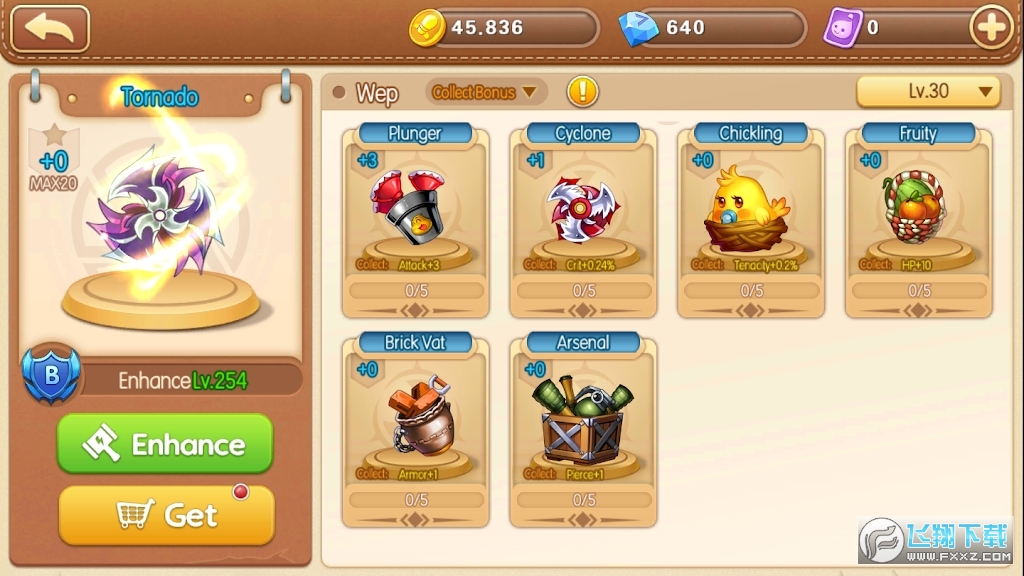The height and width of the screenshot is (576, 1024).
Task: Select the Fruity basket weapon card
Action: (x=918, y=222)
